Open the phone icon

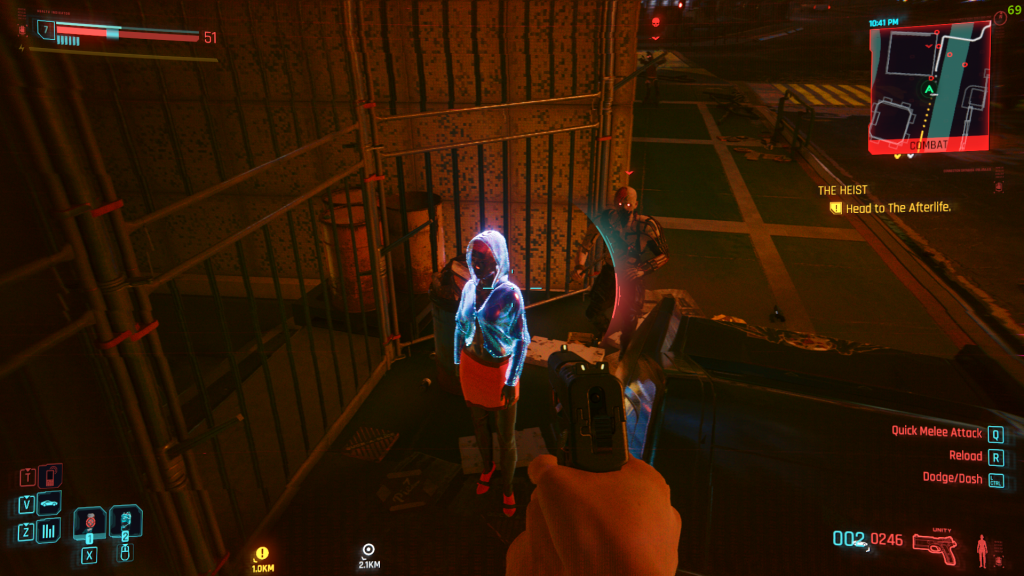[x=49, y=474]
